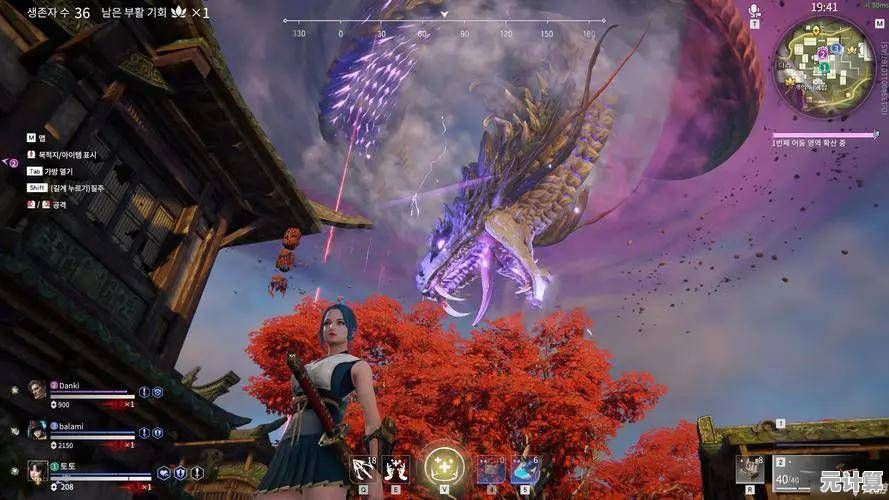Select teammate Danki's portrait

click(38, 390)
